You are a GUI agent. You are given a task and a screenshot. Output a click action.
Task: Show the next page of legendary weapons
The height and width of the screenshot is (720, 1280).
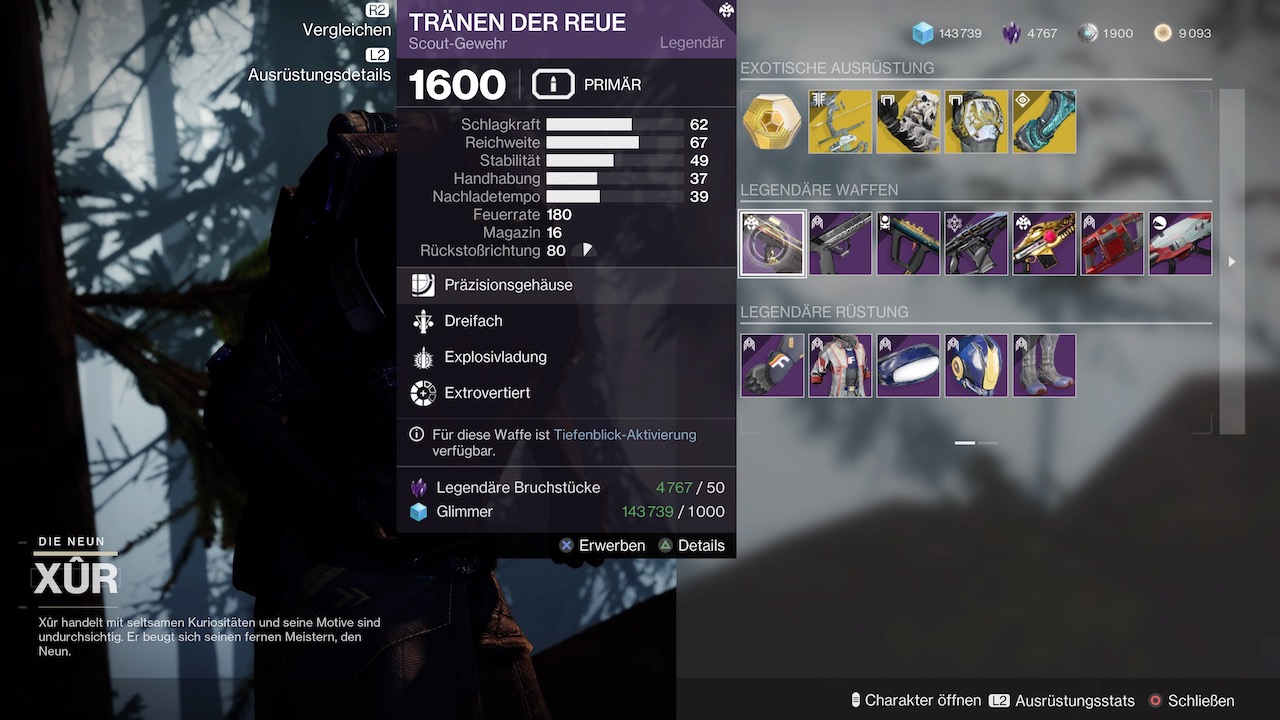tap(1232, 262)
